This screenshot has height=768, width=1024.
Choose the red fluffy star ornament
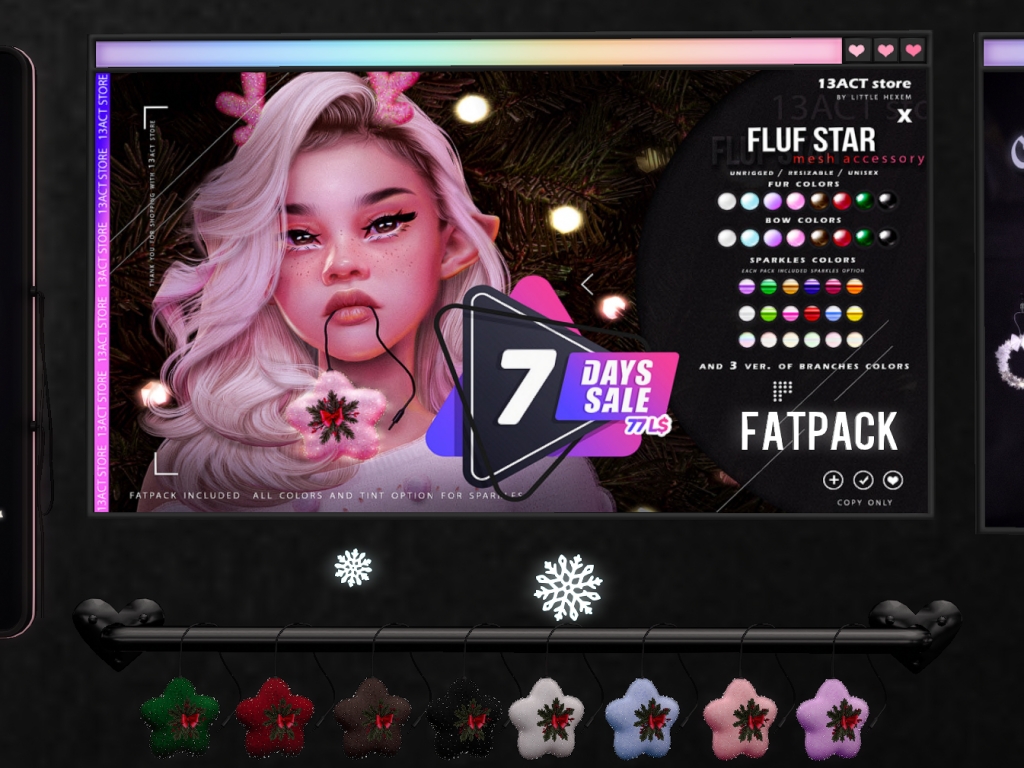[x=275, y=716]
